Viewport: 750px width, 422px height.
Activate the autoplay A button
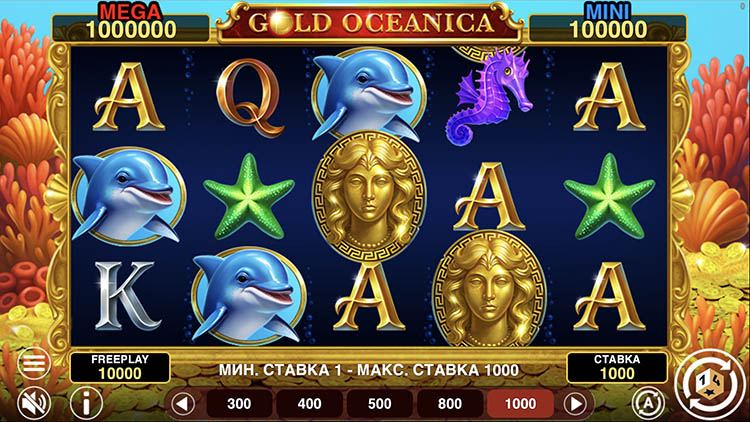point(648,402)
